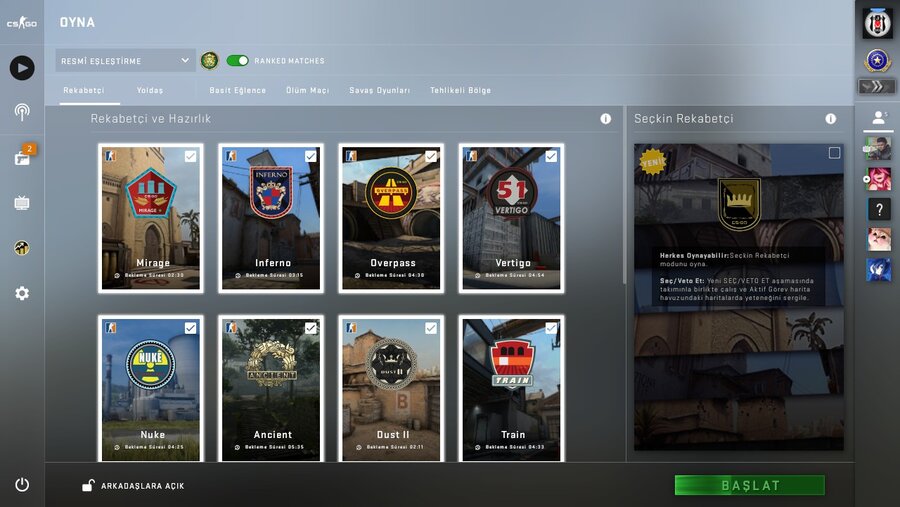This screenshot has height=507, width=900.
Task: Open the Resmi Eşleştirme dropdown
Action: click(125, 61)
